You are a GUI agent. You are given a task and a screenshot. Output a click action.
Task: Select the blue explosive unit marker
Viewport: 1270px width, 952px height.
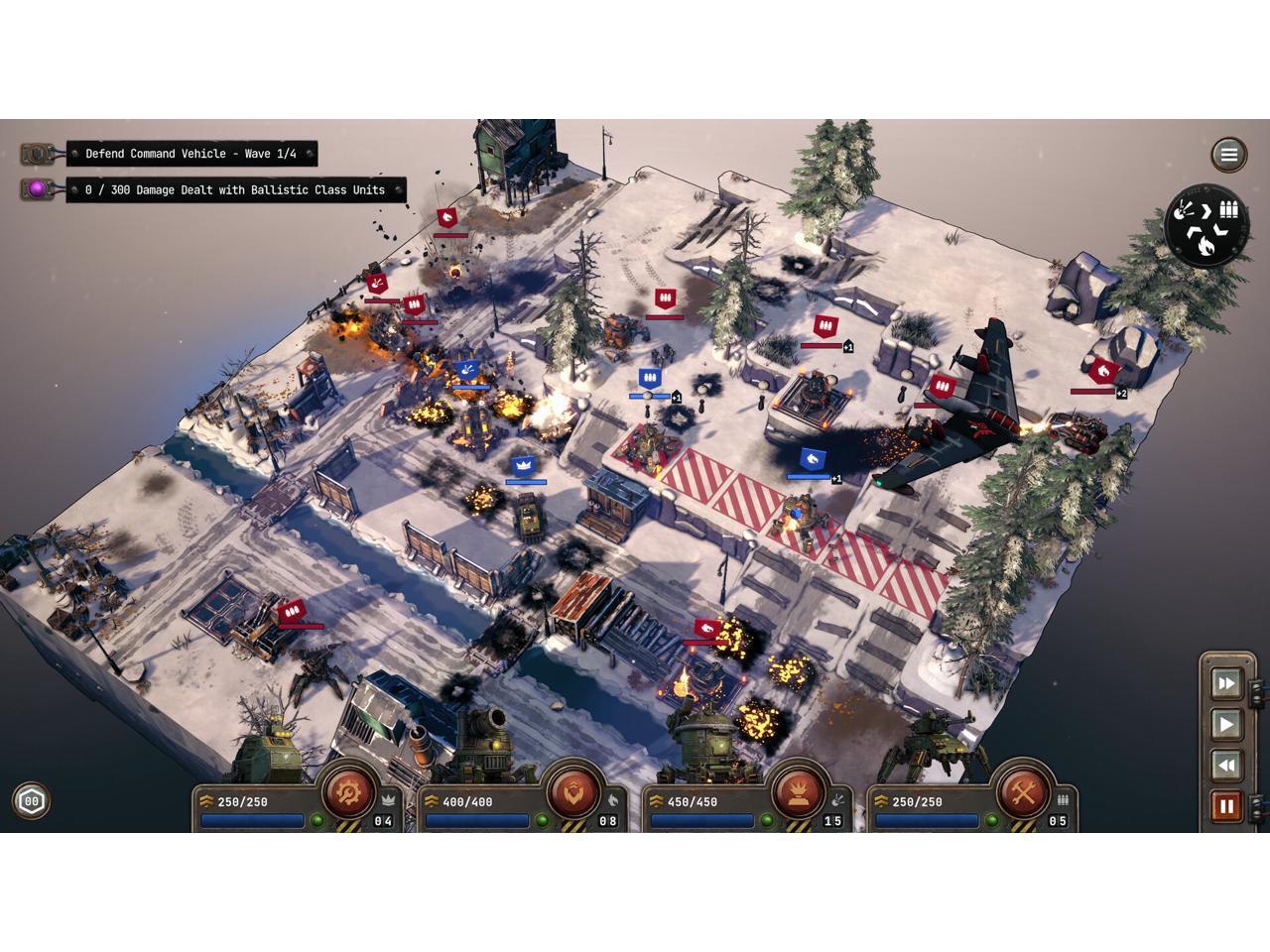pos(468,370)
